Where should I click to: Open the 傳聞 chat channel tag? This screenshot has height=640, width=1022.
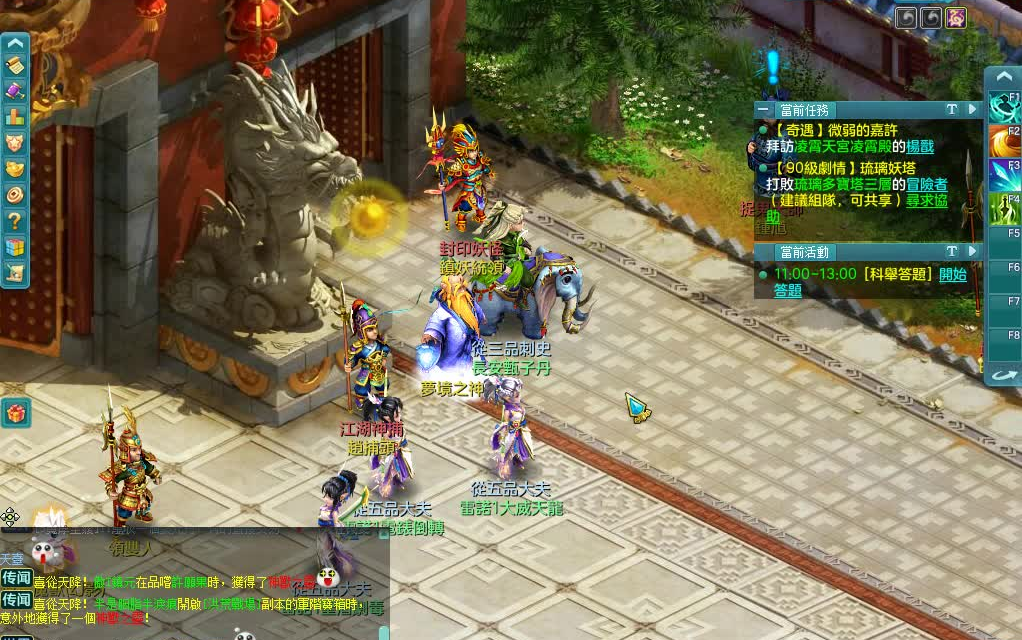click(16, 578)
